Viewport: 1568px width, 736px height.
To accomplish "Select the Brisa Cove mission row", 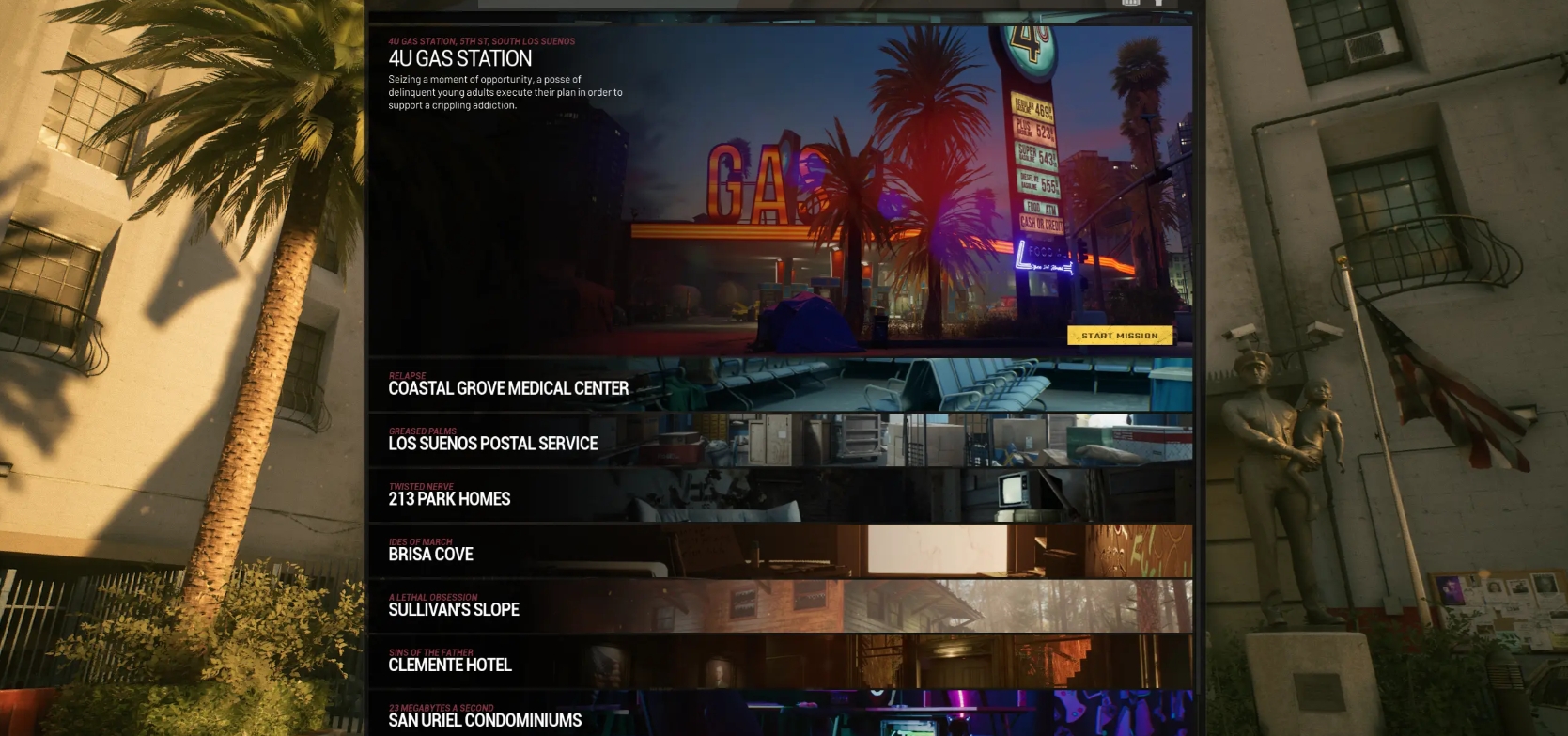I will pos(780,551).
